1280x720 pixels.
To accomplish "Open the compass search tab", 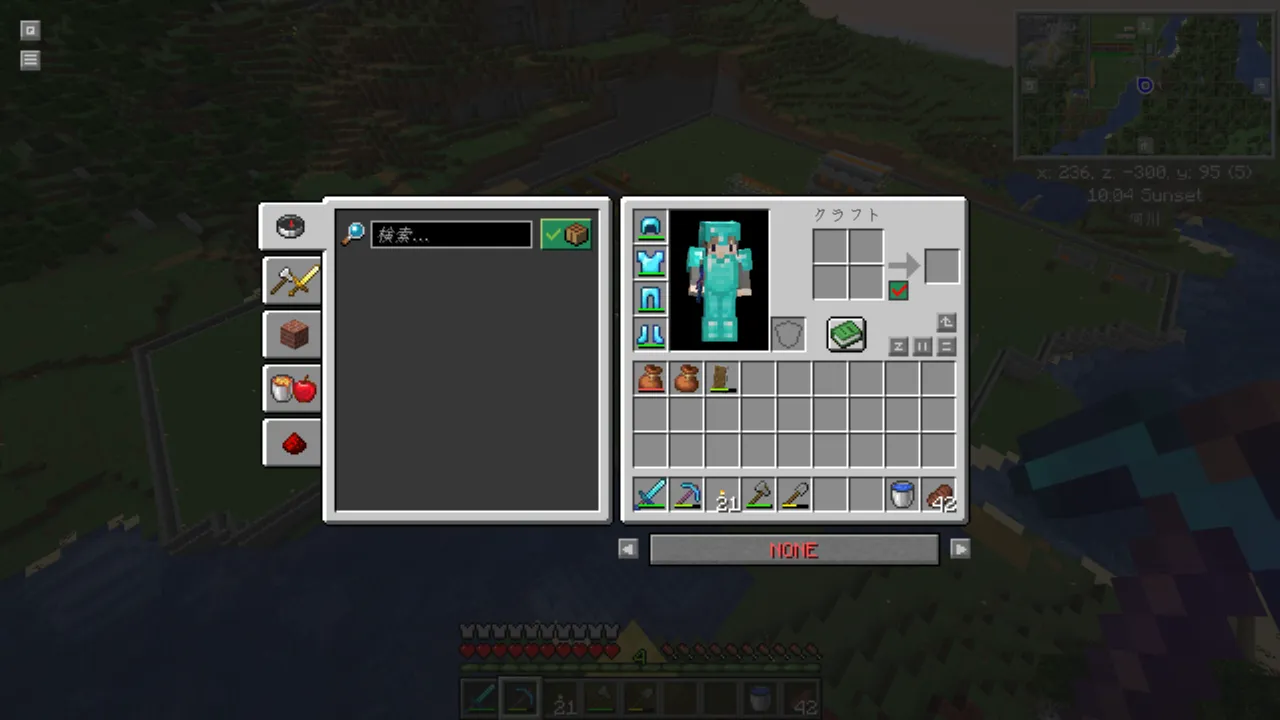I will (x=292, y=226).
